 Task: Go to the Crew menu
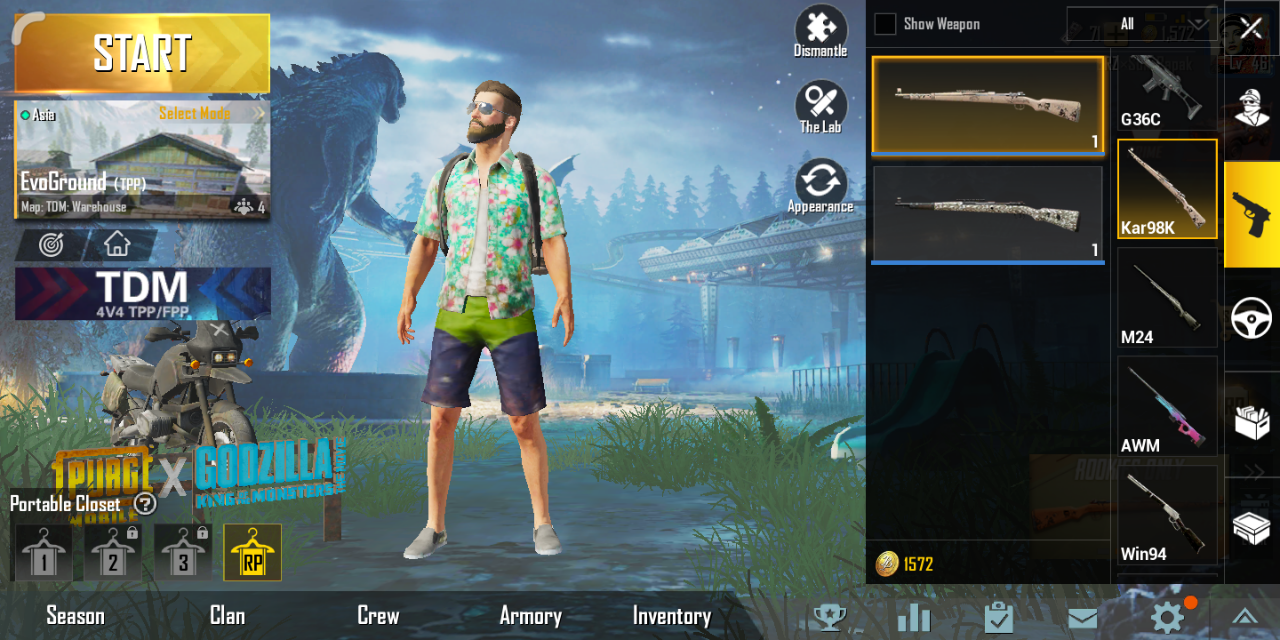tap(378, 616)
